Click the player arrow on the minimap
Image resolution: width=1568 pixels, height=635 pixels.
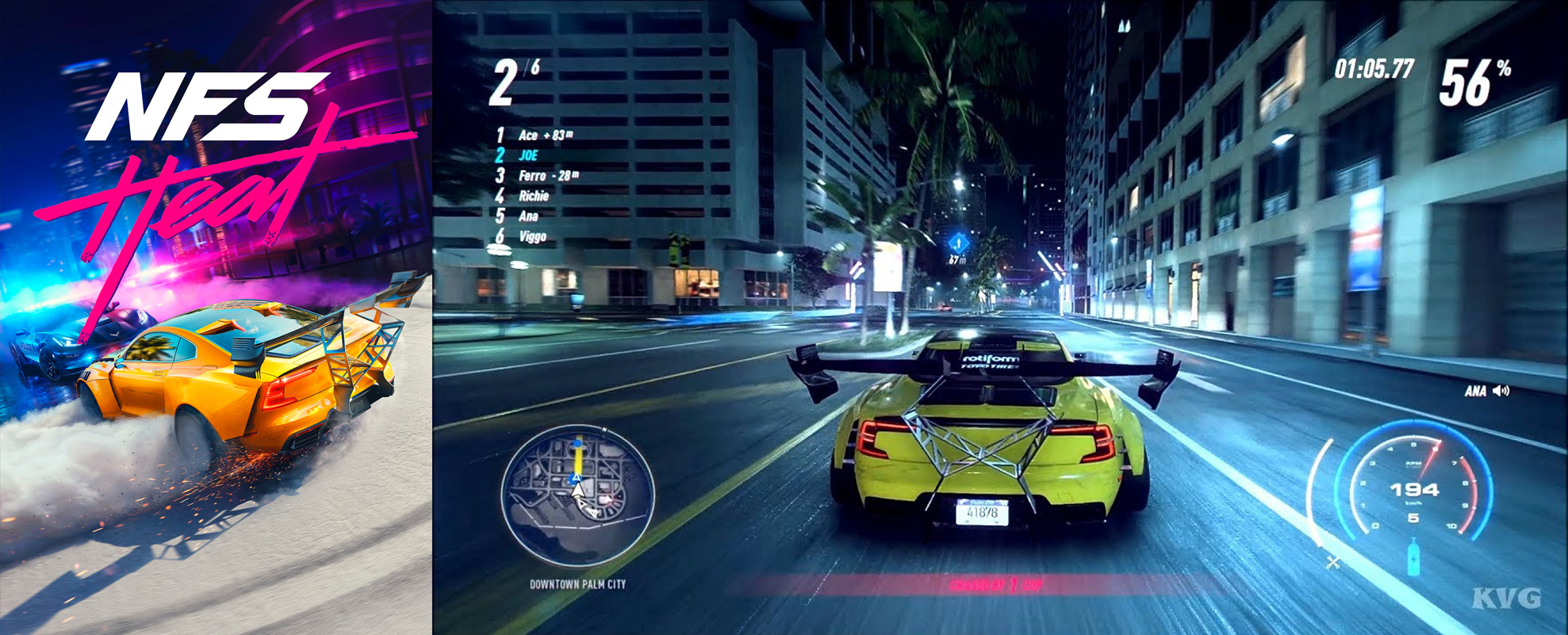point(578,491)
